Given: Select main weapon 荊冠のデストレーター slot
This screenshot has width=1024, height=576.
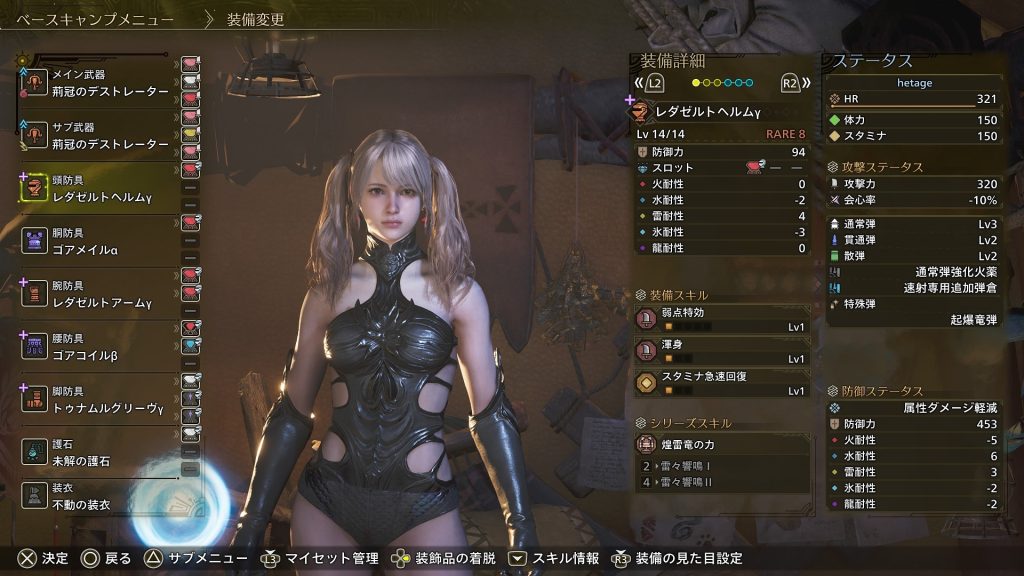Looking at the screenshot, I should tap(100, 83).
